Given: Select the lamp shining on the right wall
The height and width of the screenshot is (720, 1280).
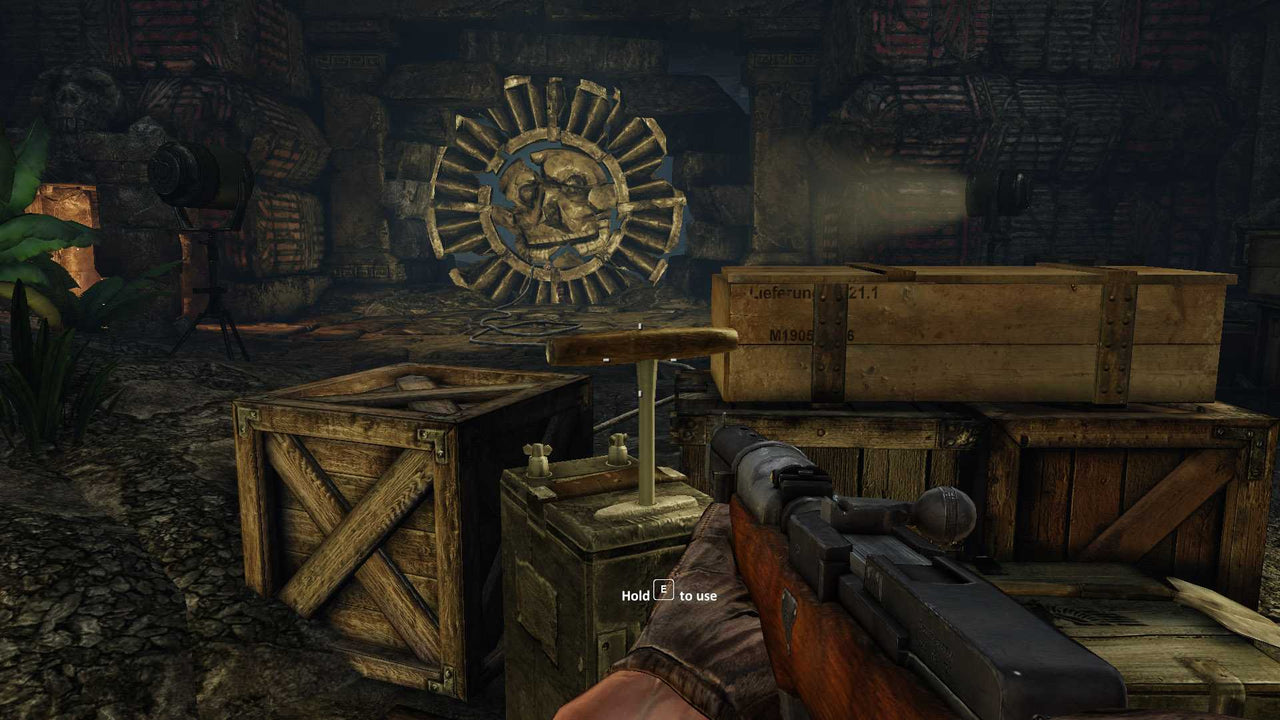Looking at the screenshot, I should 985,190.
